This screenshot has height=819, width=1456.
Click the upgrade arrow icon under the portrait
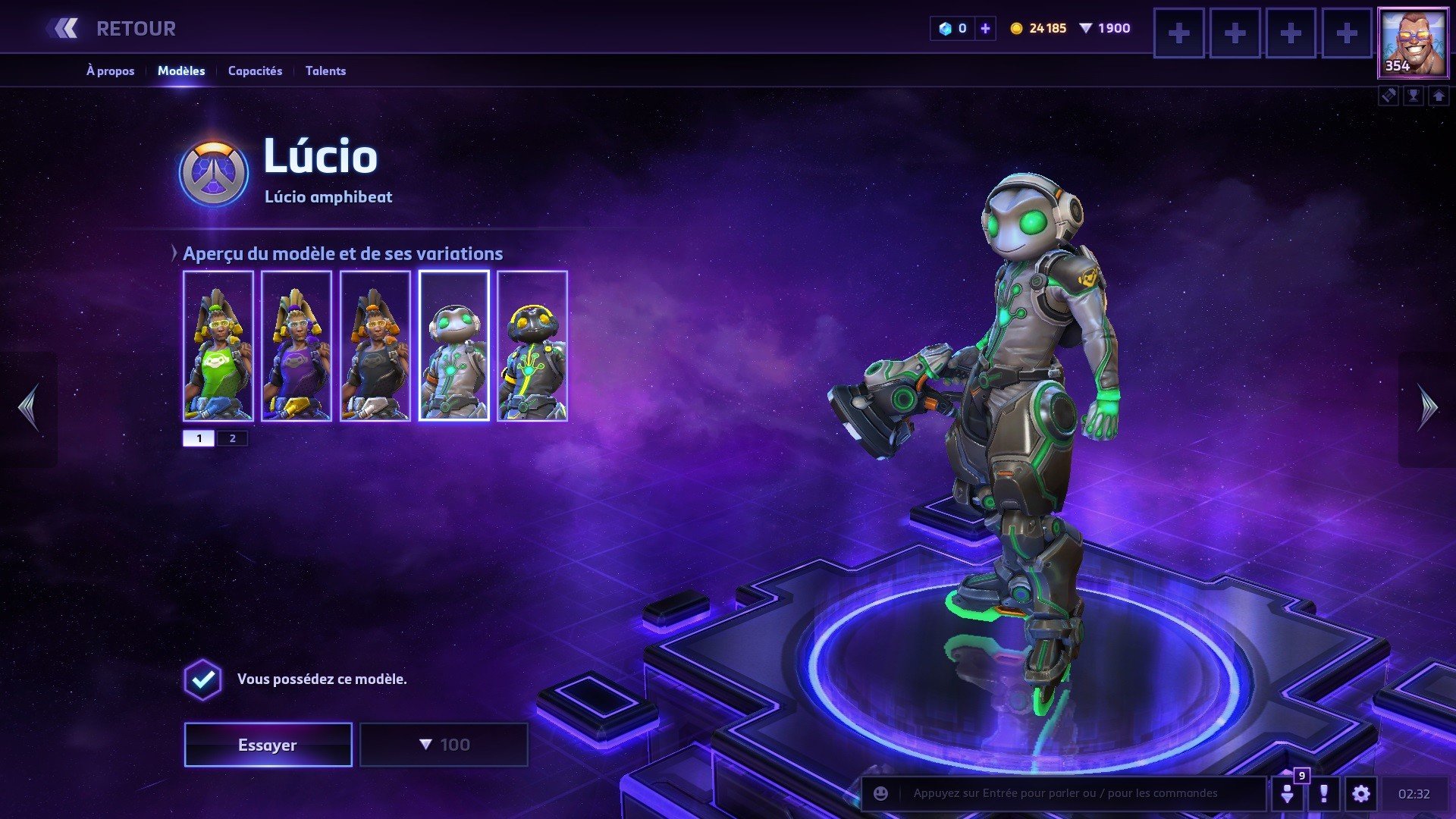(x=1439, y=96)
